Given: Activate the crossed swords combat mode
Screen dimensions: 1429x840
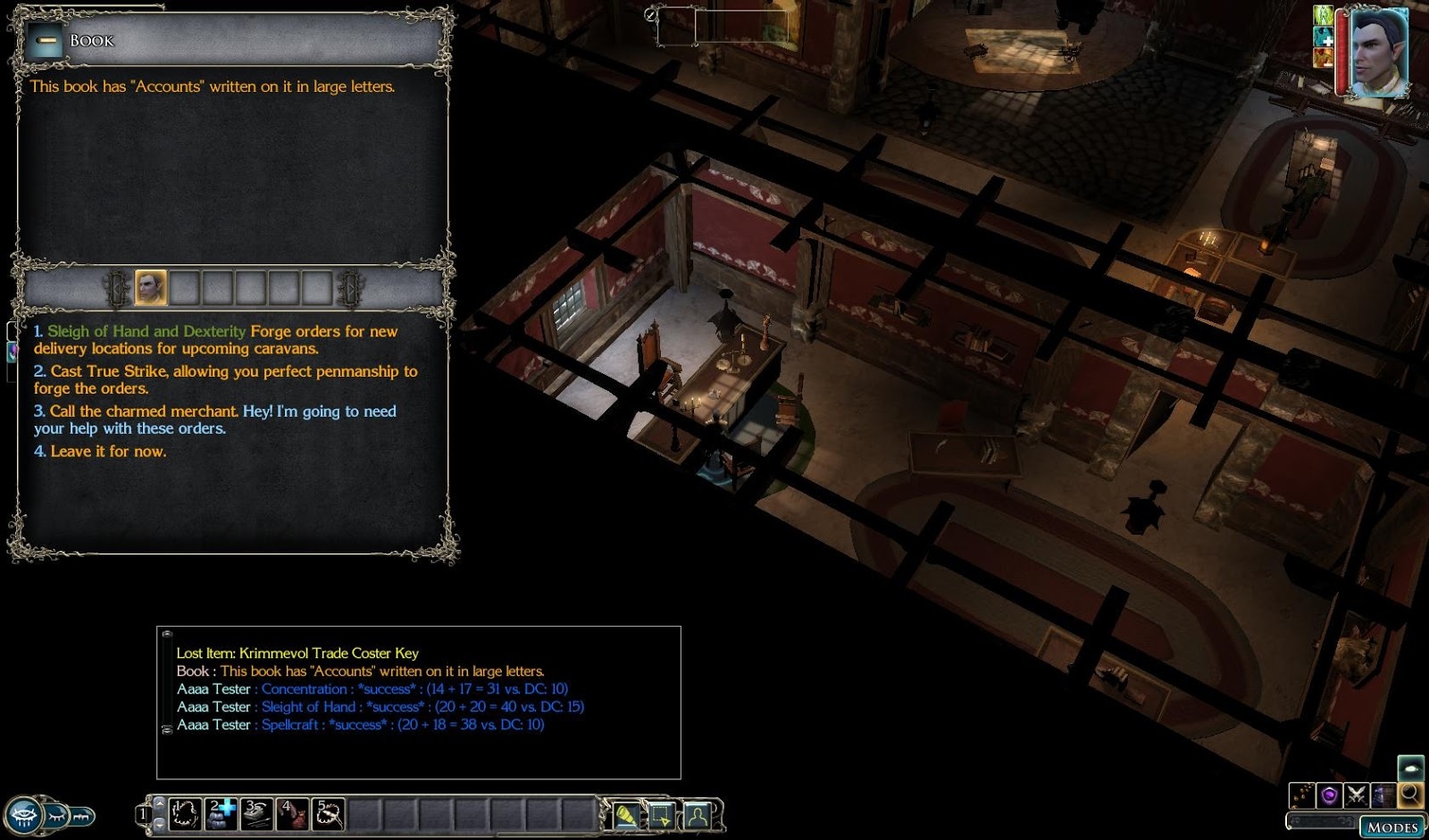Looking at the screenshot, I should tap(1357, 794).
